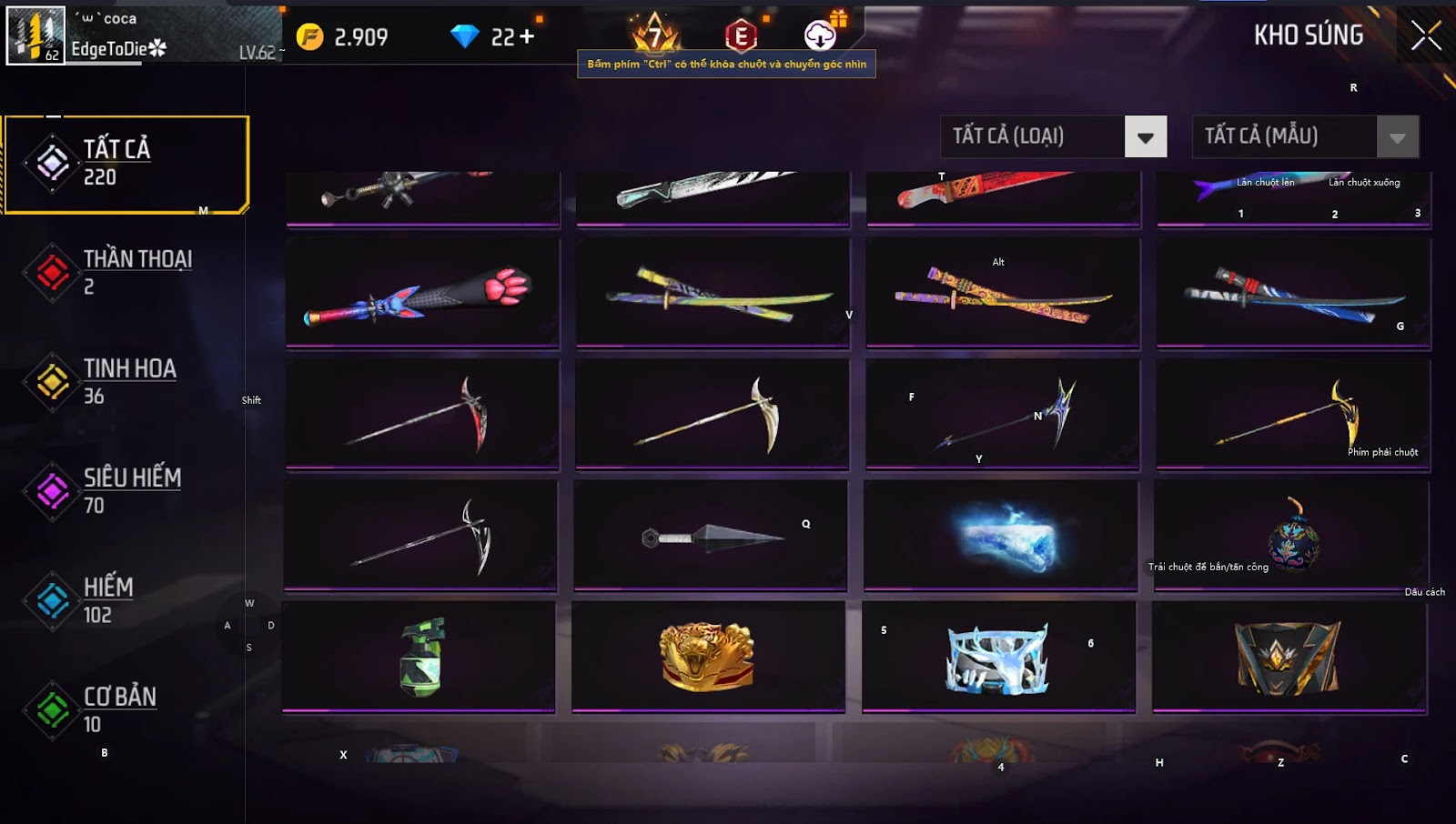Select the blue ice block skin
1456x824 pixels.
[1001, 537]
